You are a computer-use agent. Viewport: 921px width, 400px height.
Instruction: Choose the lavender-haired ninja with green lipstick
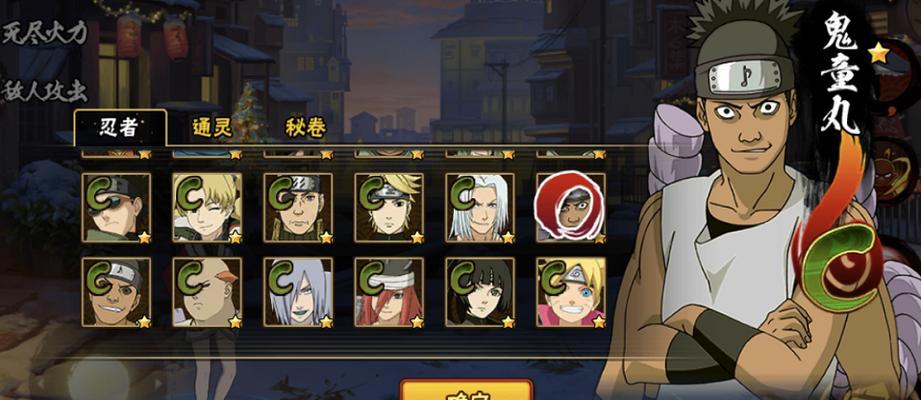[298, 292]
